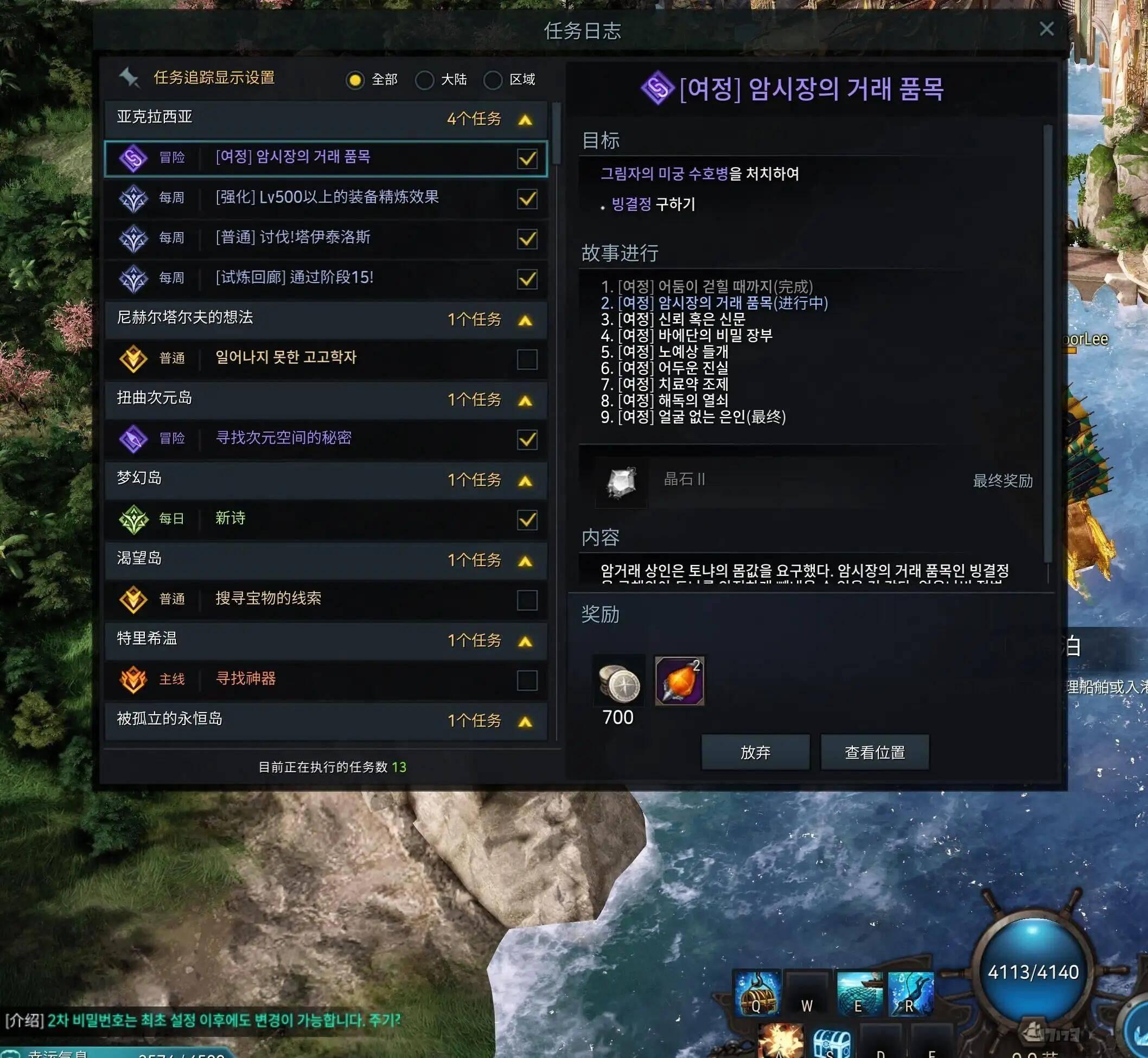Switch to the 区域 filter option
Screen dimensions: 1148x1058
pos(493,80)
